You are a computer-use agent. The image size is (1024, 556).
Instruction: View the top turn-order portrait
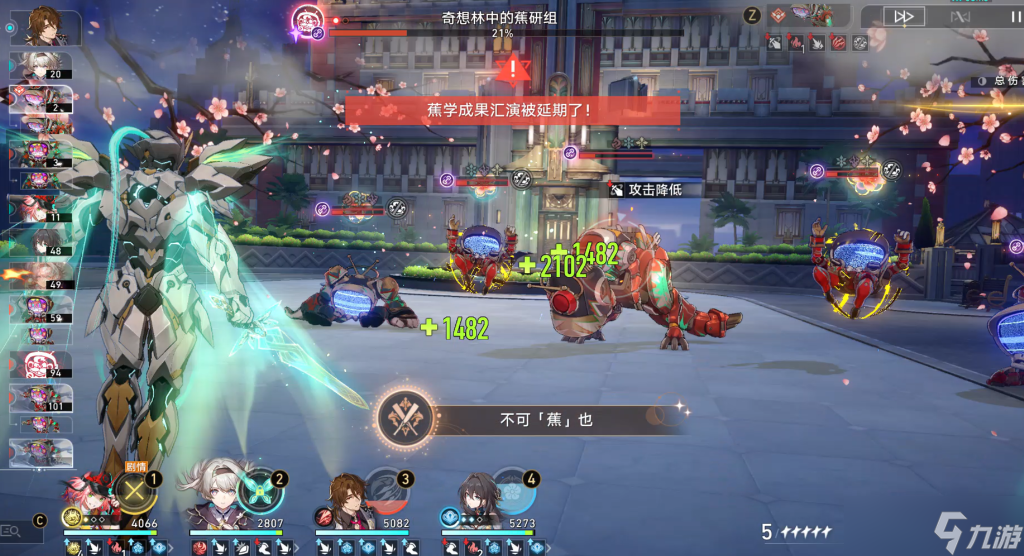click(x=41, y=22)
